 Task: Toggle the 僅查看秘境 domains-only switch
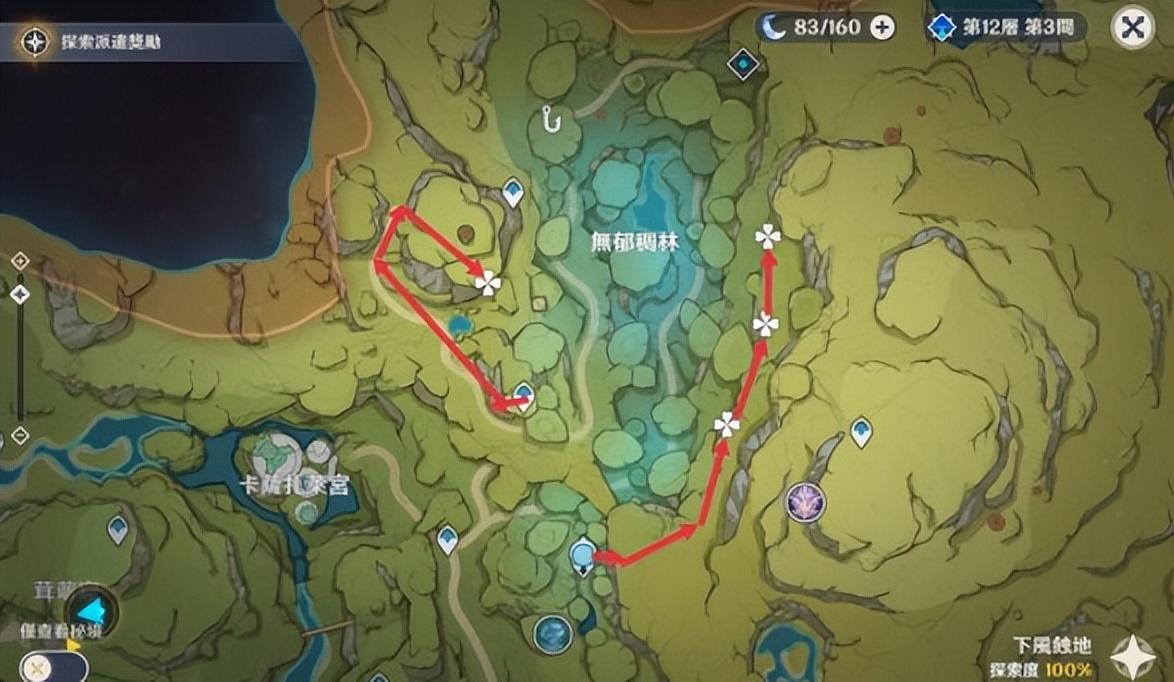[52, 666]
